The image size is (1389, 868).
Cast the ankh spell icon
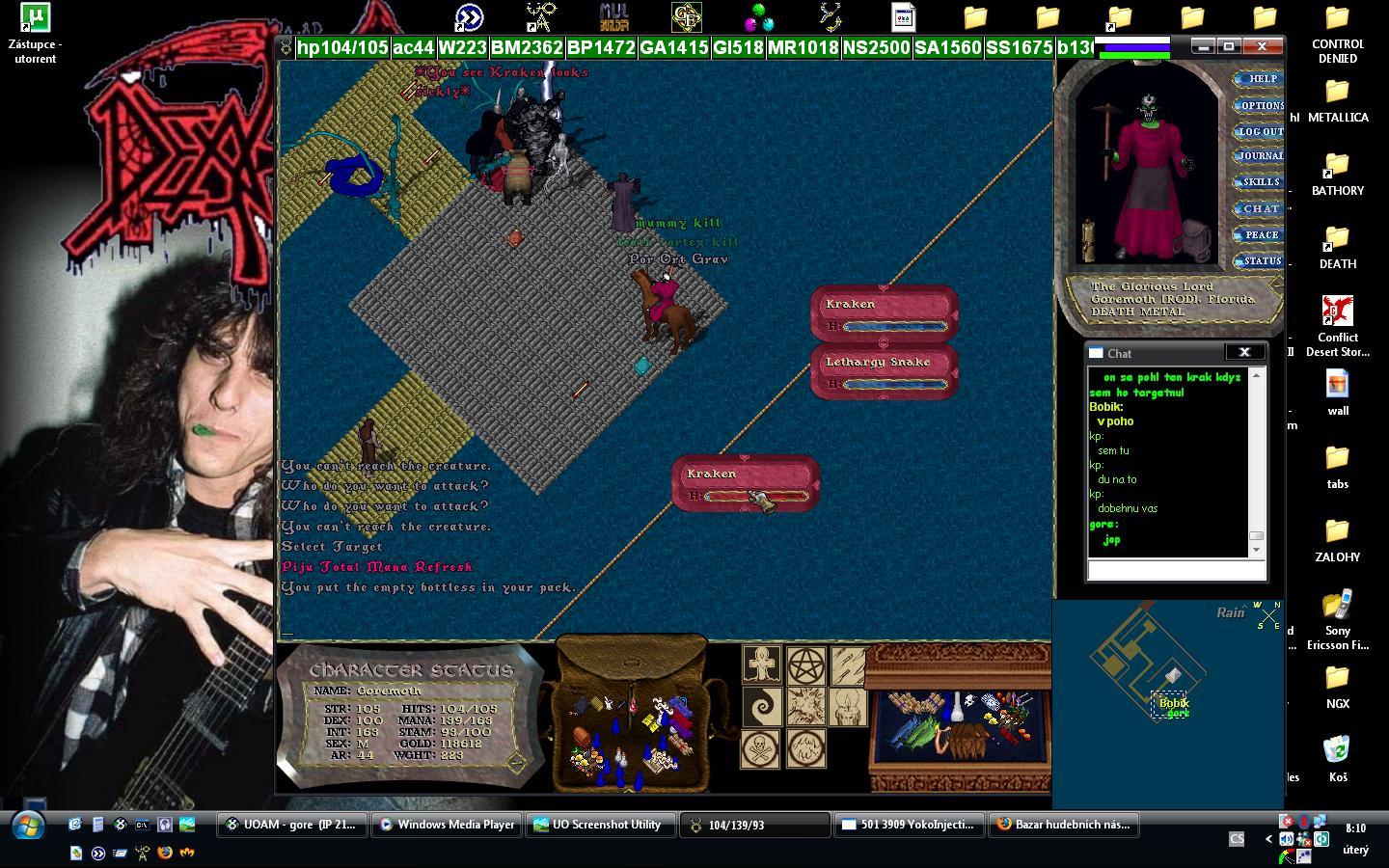point(761,665)
